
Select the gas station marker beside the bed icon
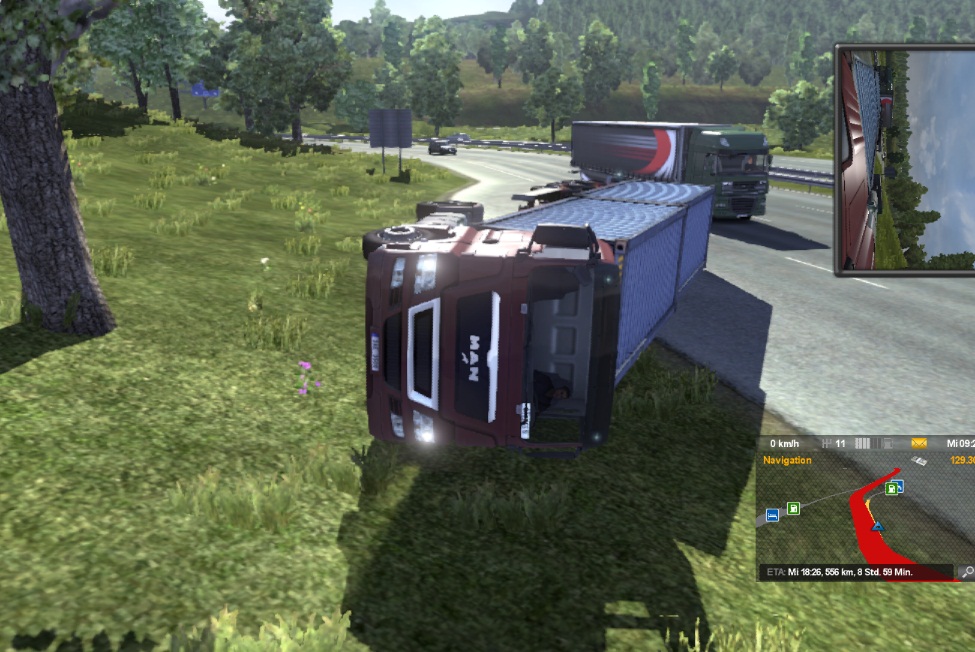[x=793, y=509]
